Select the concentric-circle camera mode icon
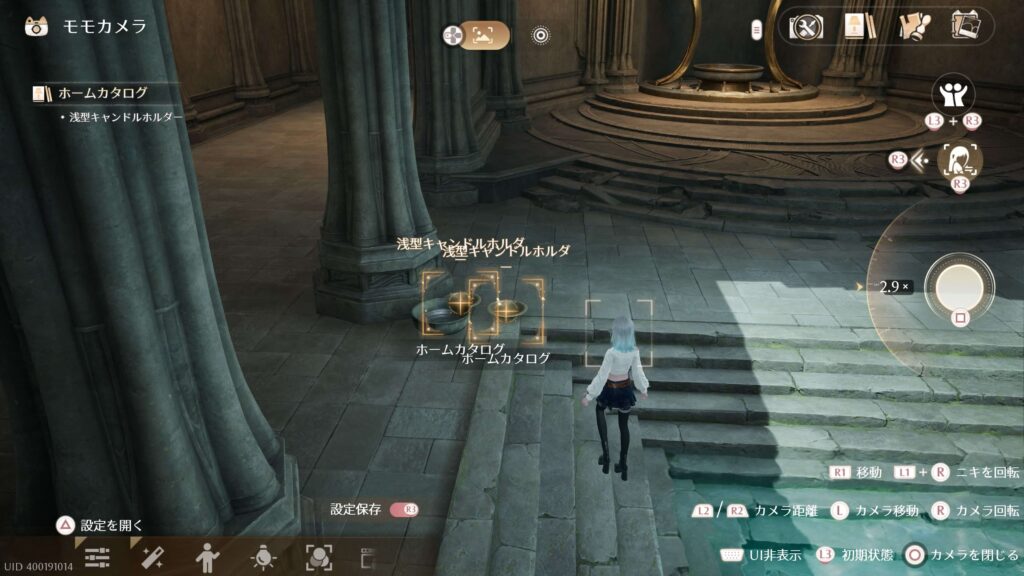Image resolution: width=1024 pixels, height=576 pixels. click(x=541, y=36)
